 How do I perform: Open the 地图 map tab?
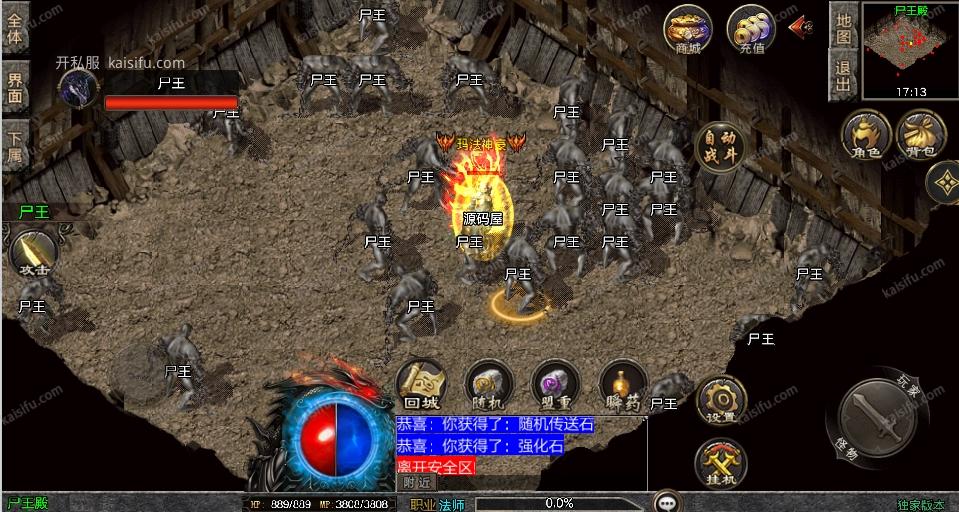pyautogui.click(x=843, y=27)
